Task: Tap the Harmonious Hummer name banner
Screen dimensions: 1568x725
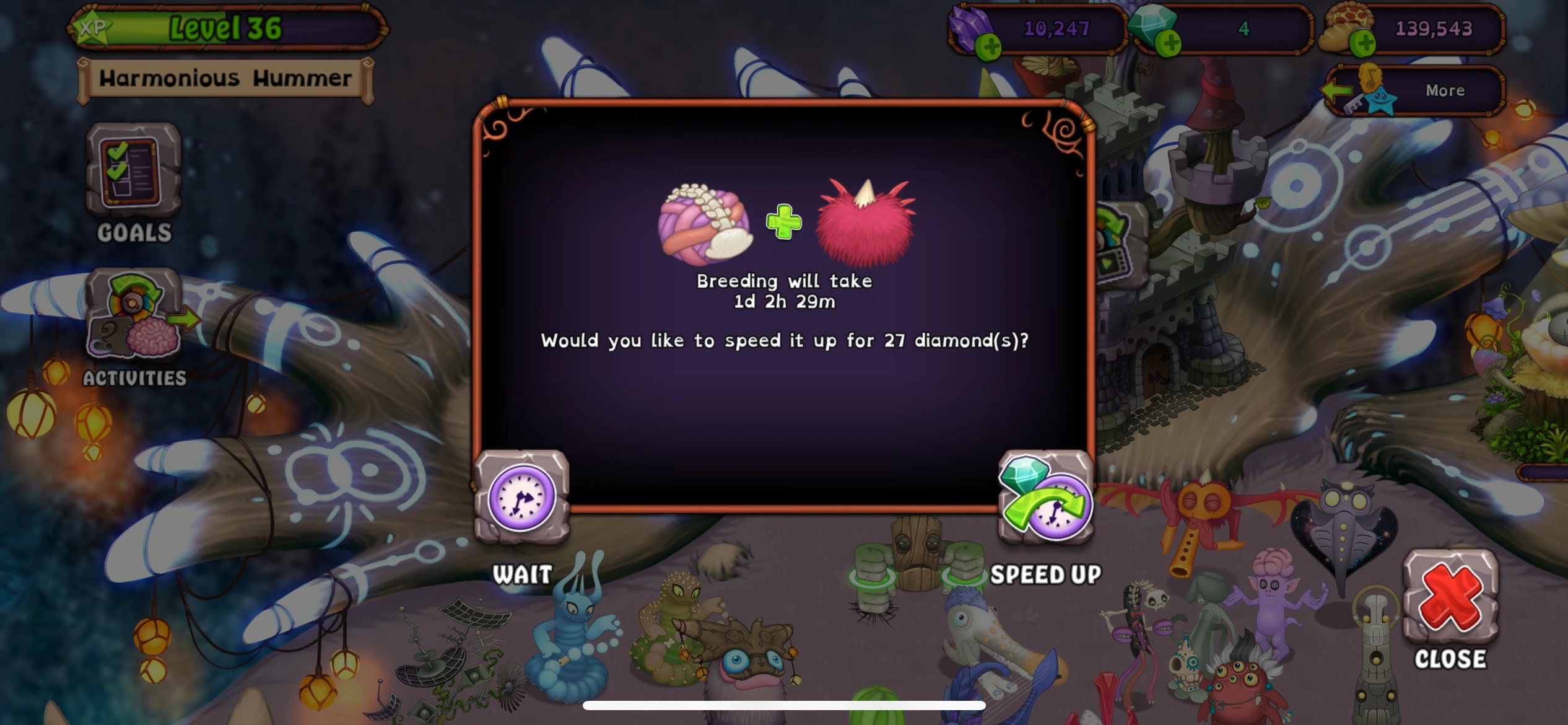Action: click(x=226, y=78)
